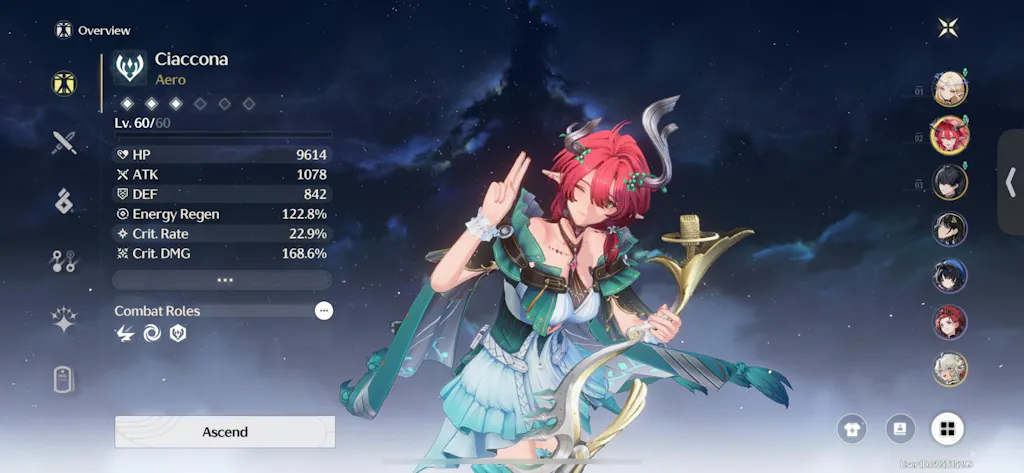Select Ciaccona's portrait in team slot 02
Screen dimensions: 1024x473
(950, 135)
